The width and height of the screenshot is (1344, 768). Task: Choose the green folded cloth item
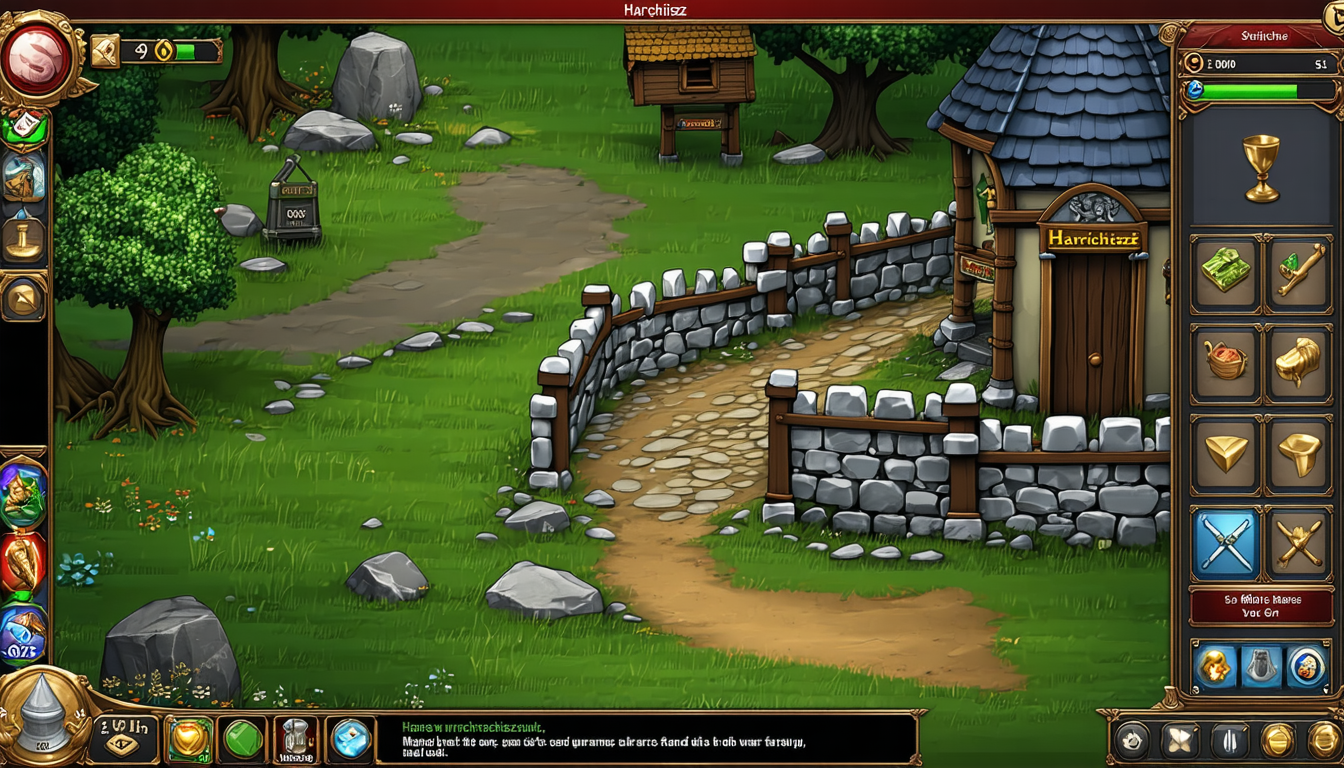[1225, 274]
